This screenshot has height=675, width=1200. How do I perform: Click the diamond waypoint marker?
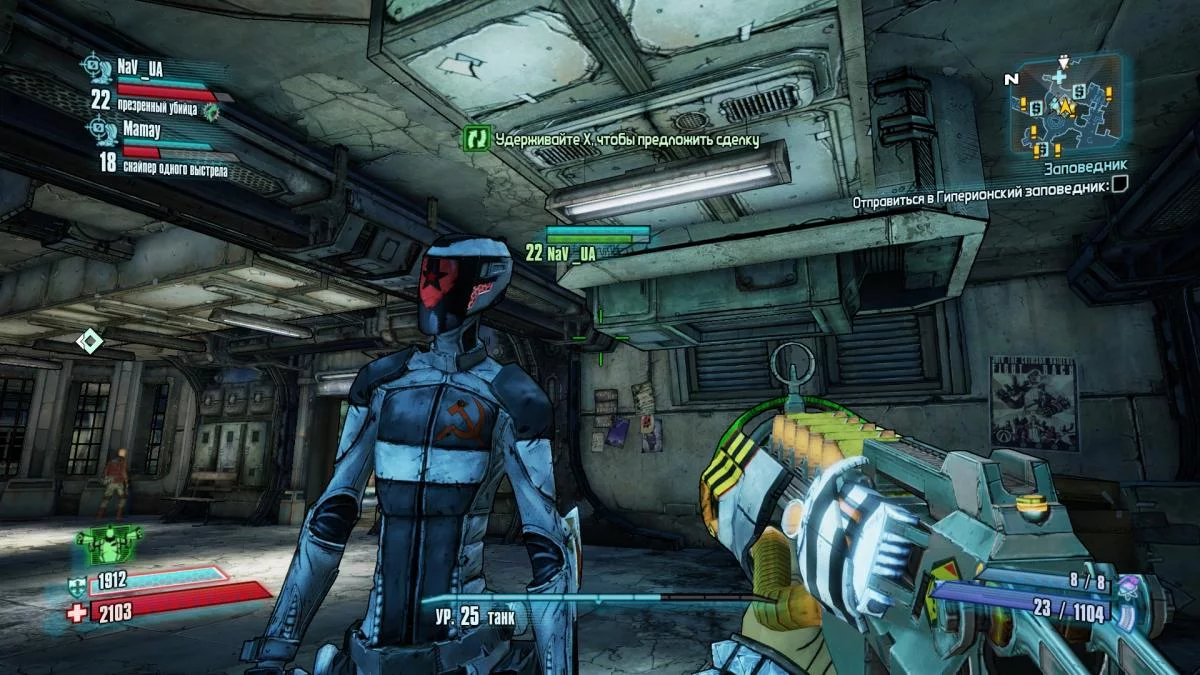click(x=90, y=342)
